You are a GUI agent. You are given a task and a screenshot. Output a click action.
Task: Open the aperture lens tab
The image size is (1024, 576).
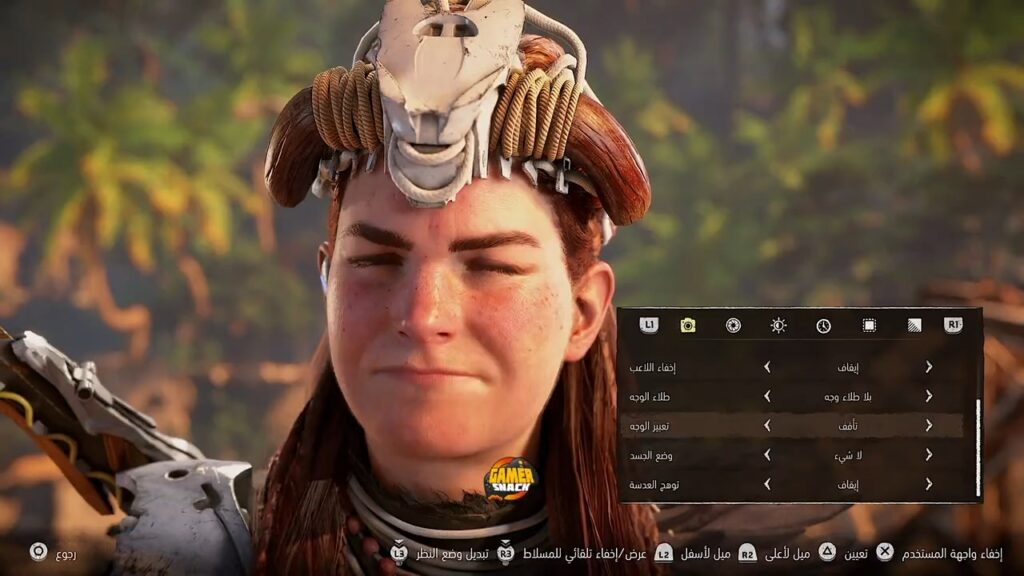733,325
